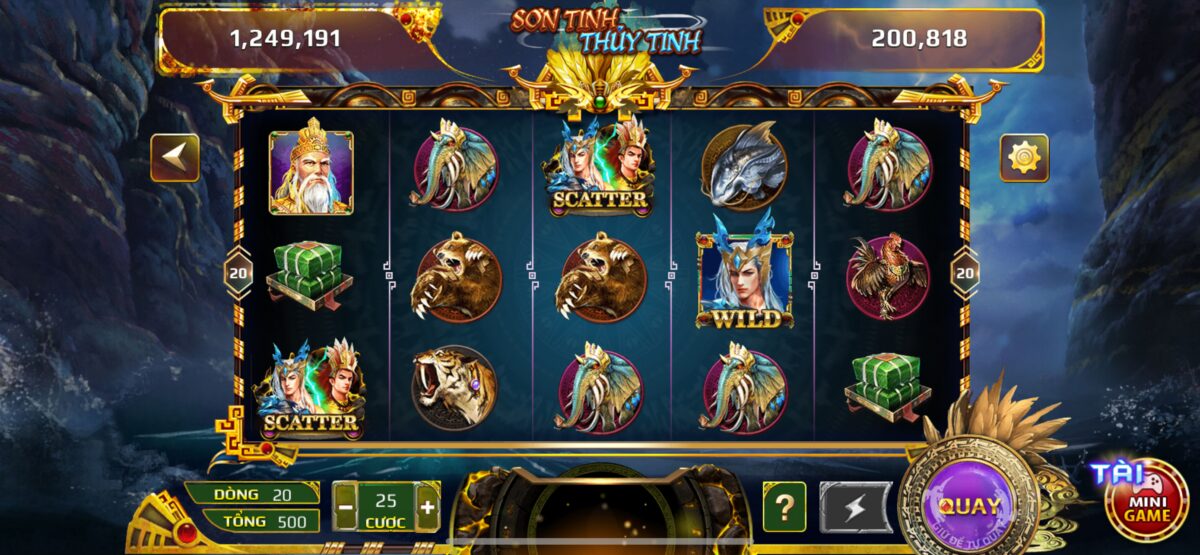Toggle turbo spin with the lightning button

856,507
